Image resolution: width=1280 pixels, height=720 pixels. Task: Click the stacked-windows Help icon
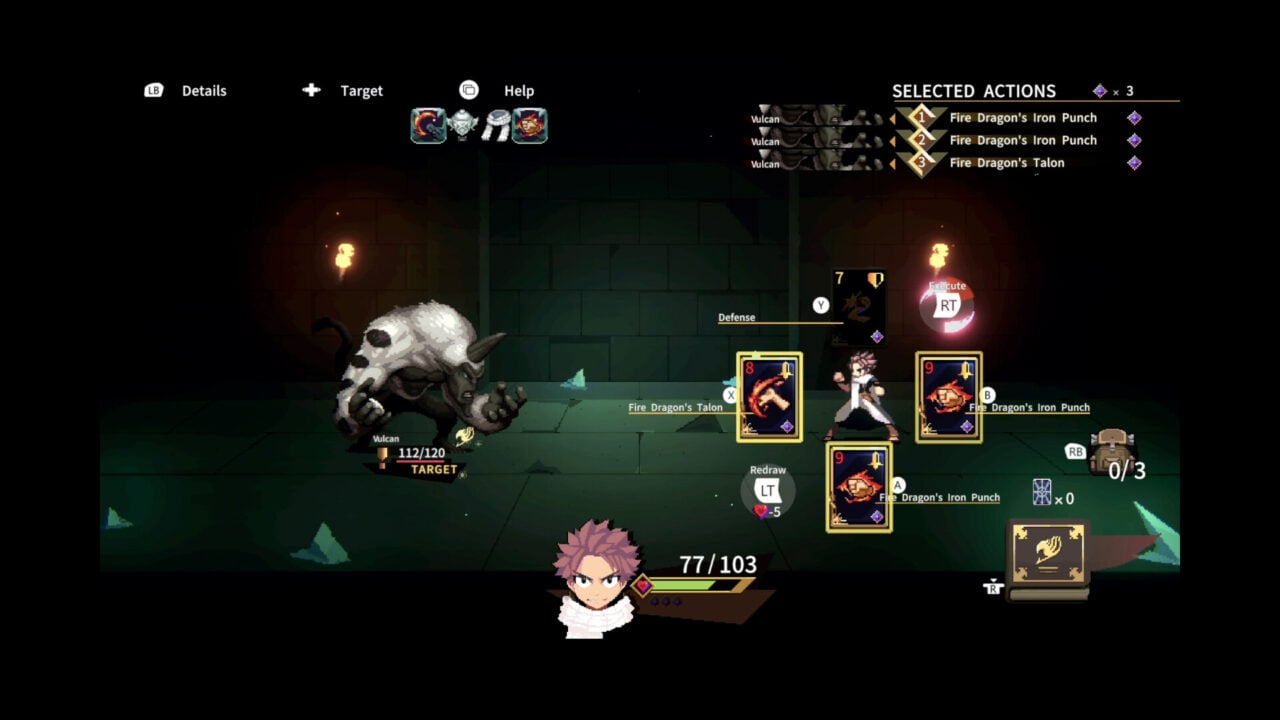click(x=468, y=89)
